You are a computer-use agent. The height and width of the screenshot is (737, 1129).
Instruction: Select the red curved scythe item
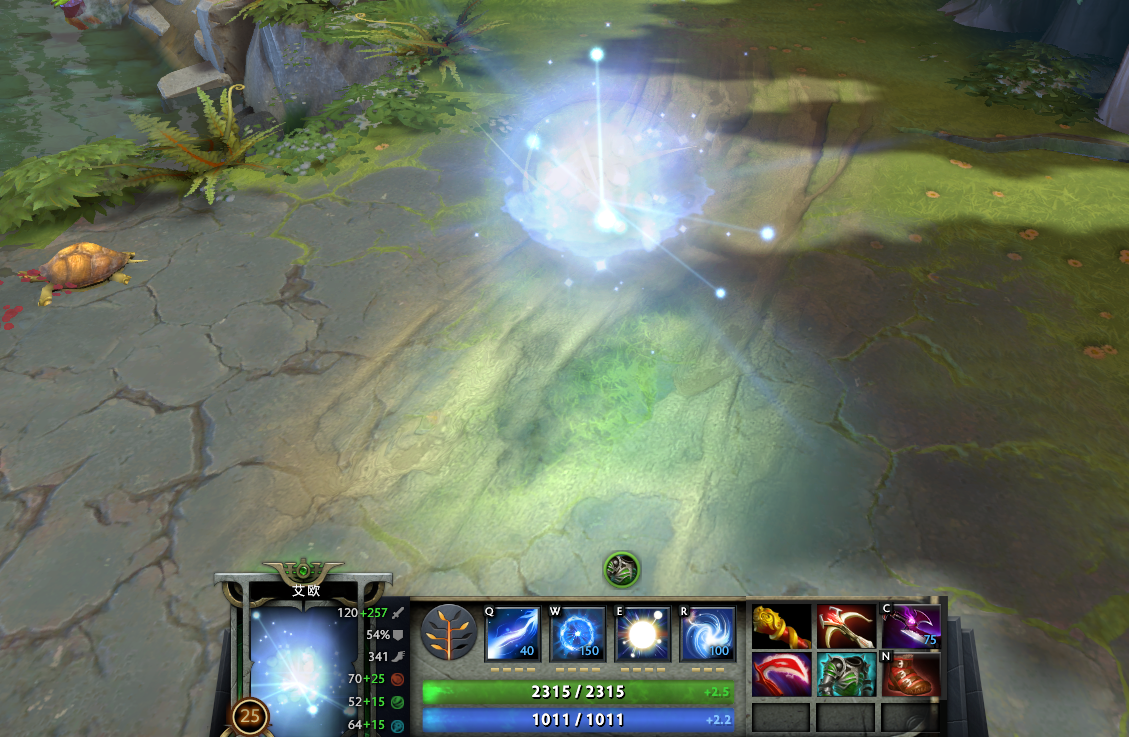pos(781,673)
